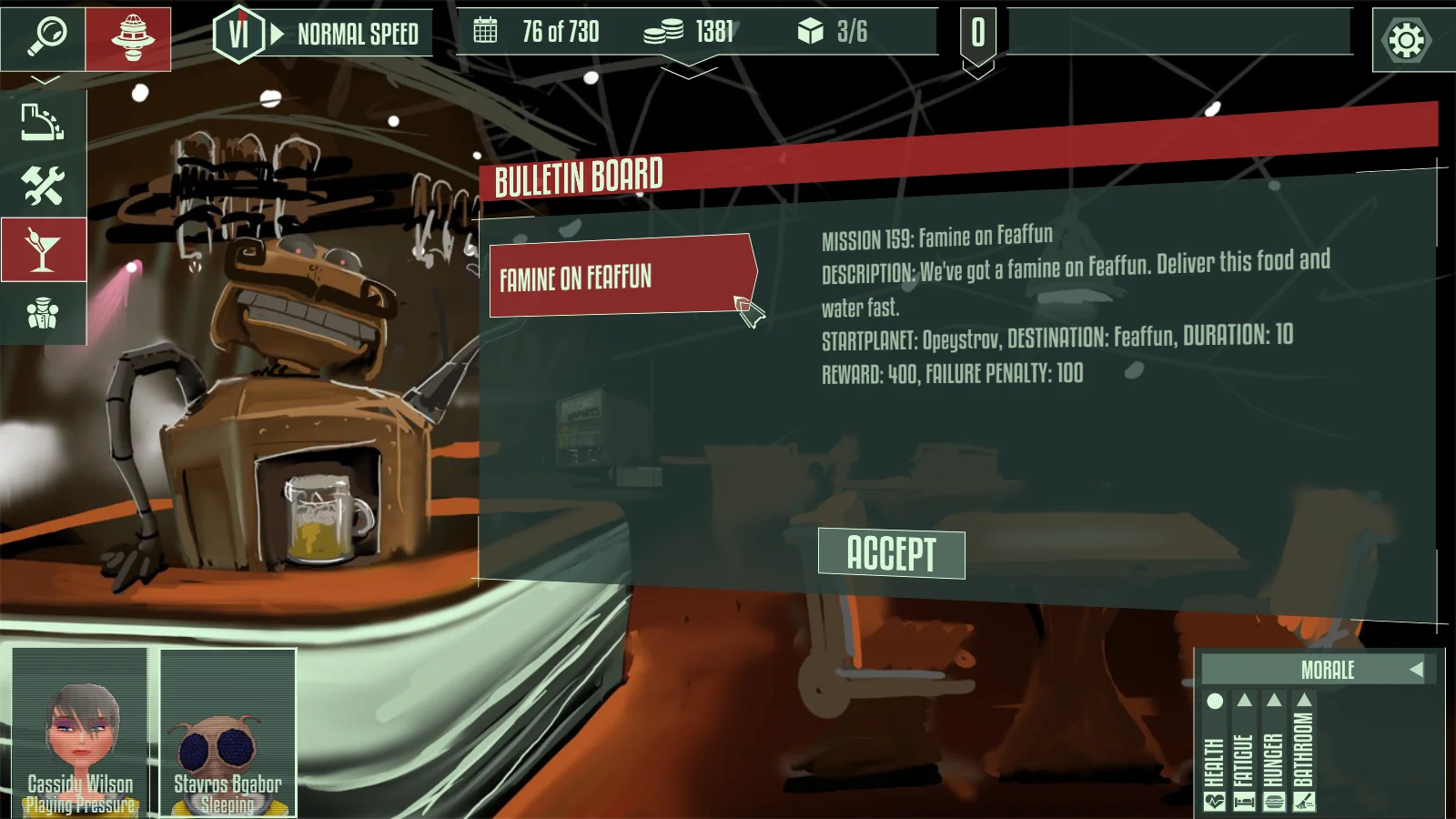
Task: Open the notification counter badge
Action: 977,35
